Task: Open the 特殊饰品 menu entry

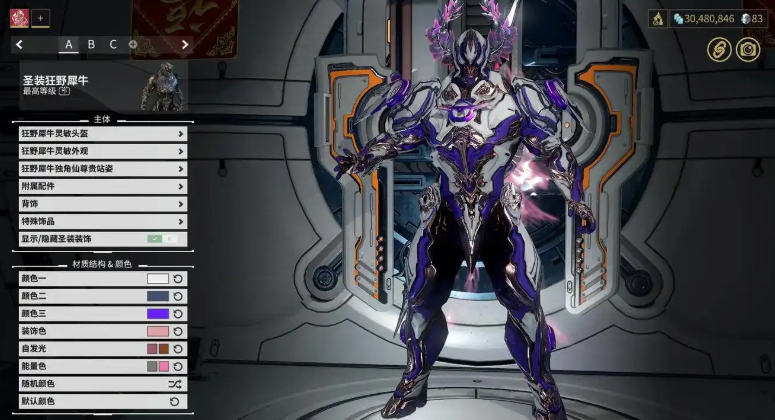Action: click(x=102, y=221)
